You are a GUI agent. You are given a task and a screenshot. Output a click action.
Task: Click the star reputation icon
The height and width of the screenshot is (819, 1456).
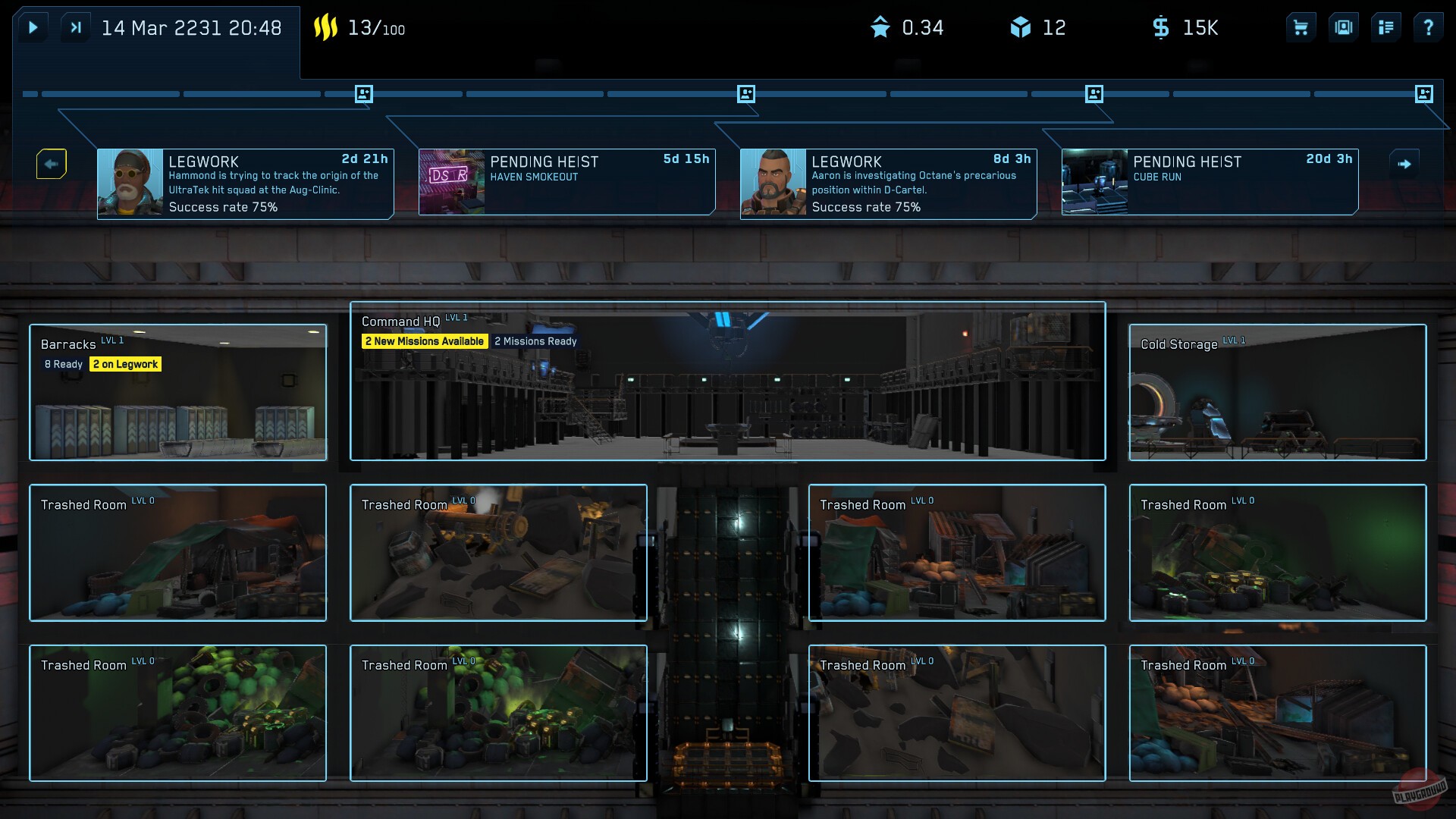[880, 27]
